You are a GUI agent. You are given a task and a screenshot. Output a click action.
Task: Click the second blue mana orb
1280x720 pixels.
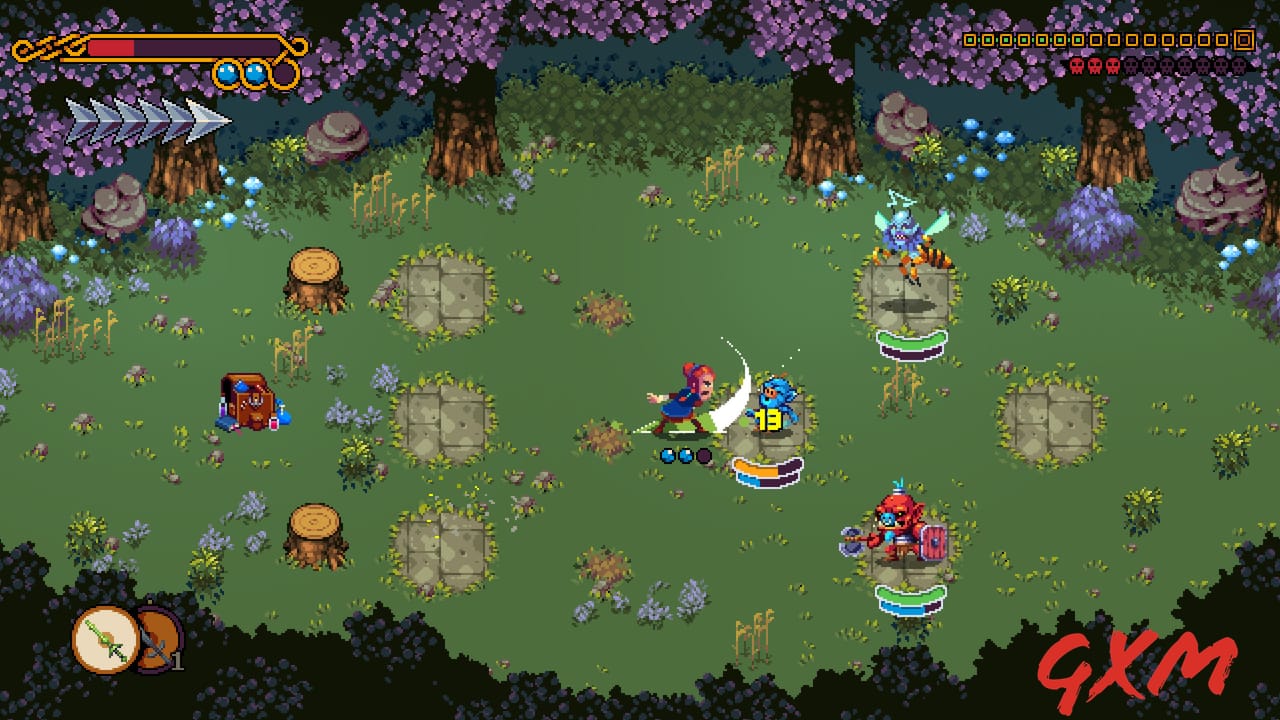(255, 72)
